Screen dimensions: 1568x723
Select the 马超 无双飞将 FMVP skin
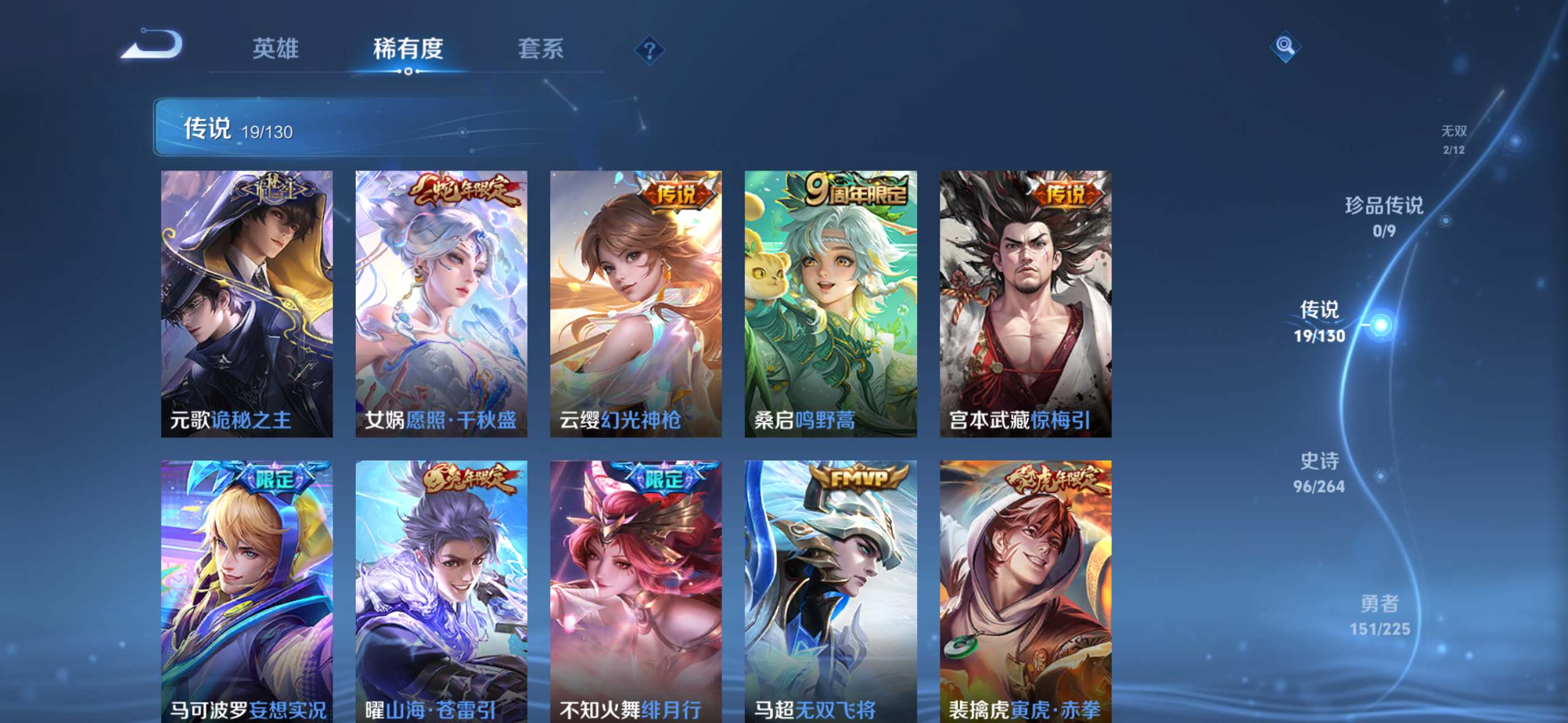tap(829, 589)
